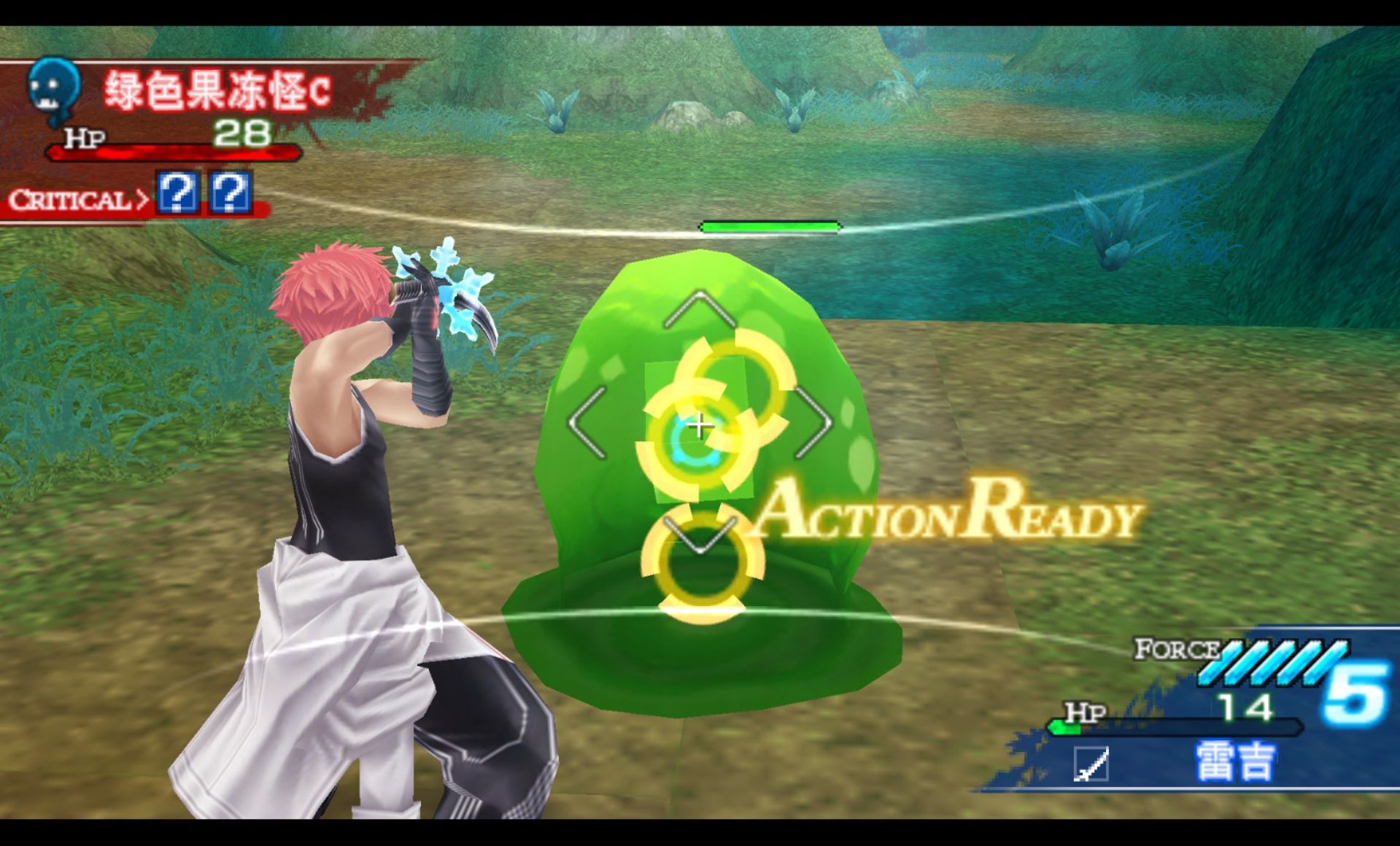
Task: Click the sword weapon icon beside 雷吉
Action: point(1091,764)
